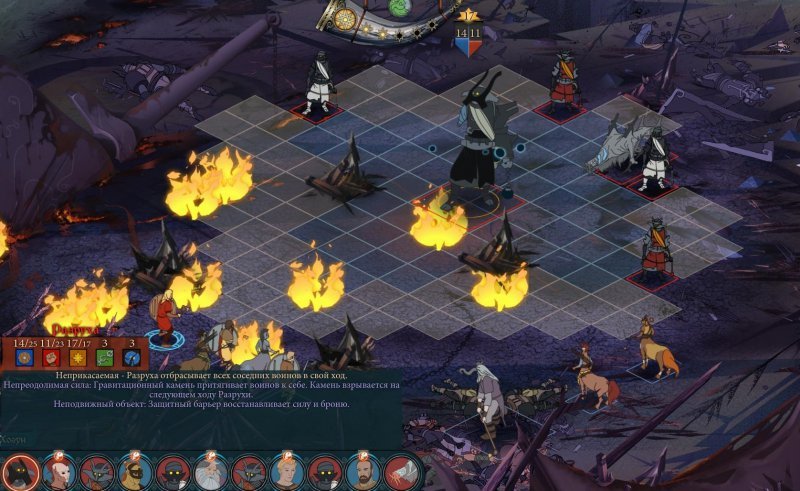Pick the blond-haired man portrait

click(288, 471)
